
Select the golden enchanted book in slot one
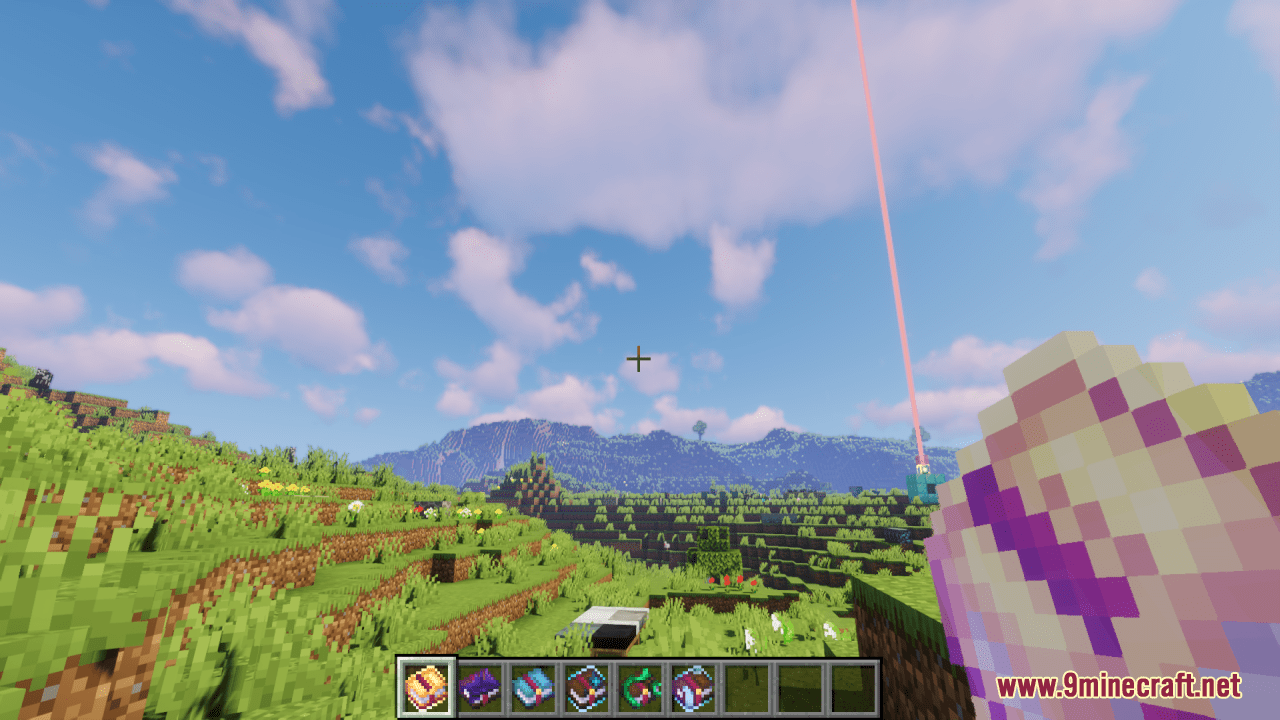click(426, 683)
